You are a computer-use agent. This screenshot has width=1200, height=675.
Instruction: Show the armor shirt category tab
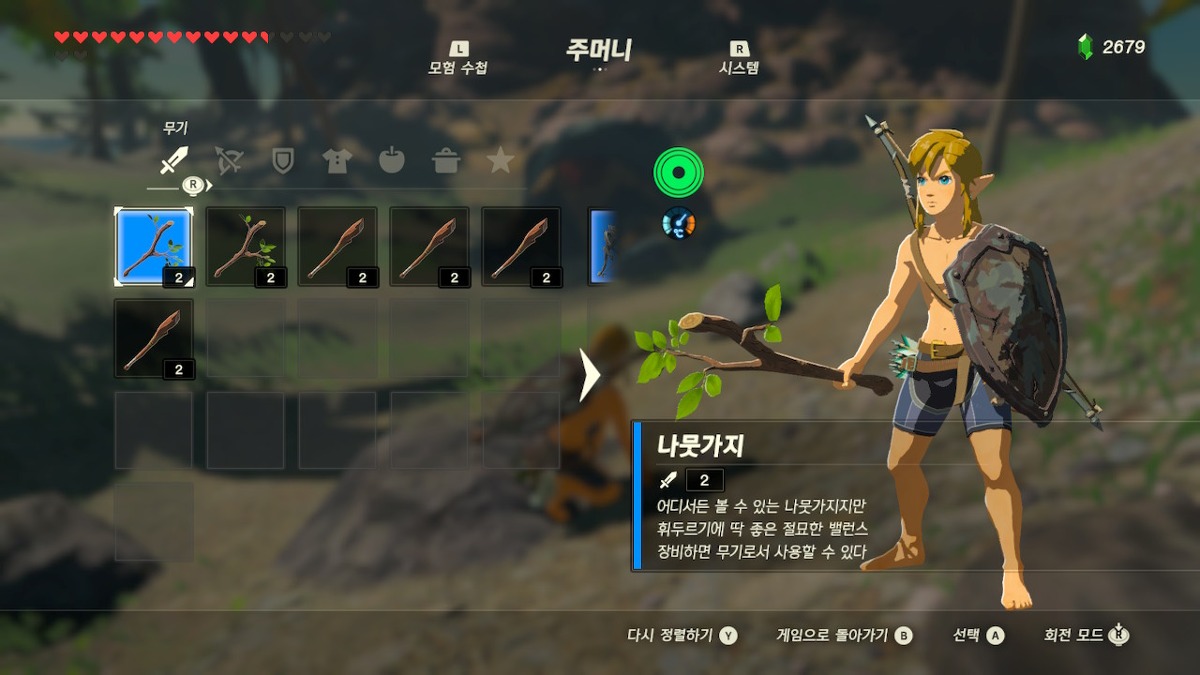[x=337, y=160]
